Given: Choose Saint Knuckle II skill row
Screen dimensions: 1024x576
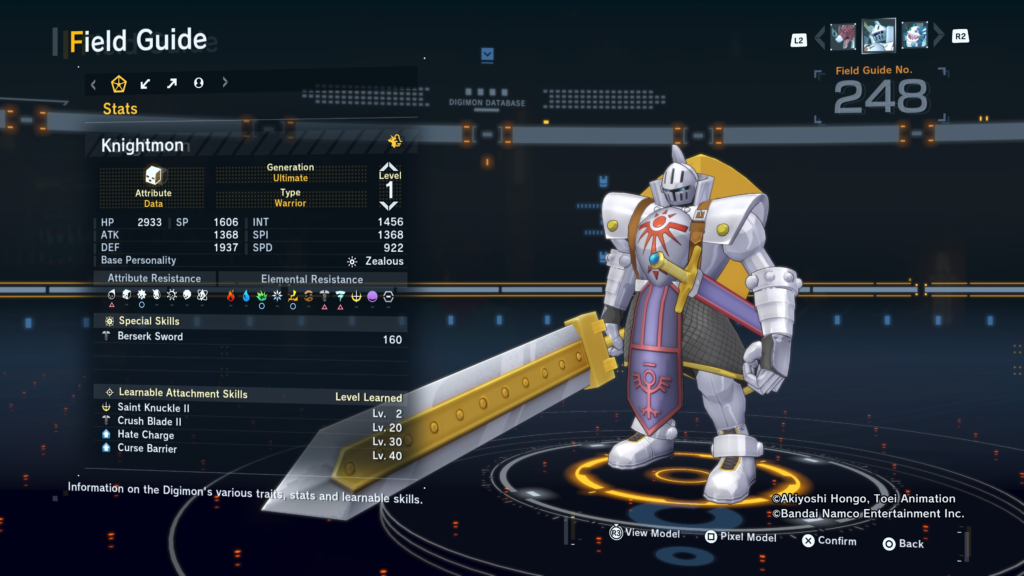Looking at the screenshot, I should tap(250, 409).
